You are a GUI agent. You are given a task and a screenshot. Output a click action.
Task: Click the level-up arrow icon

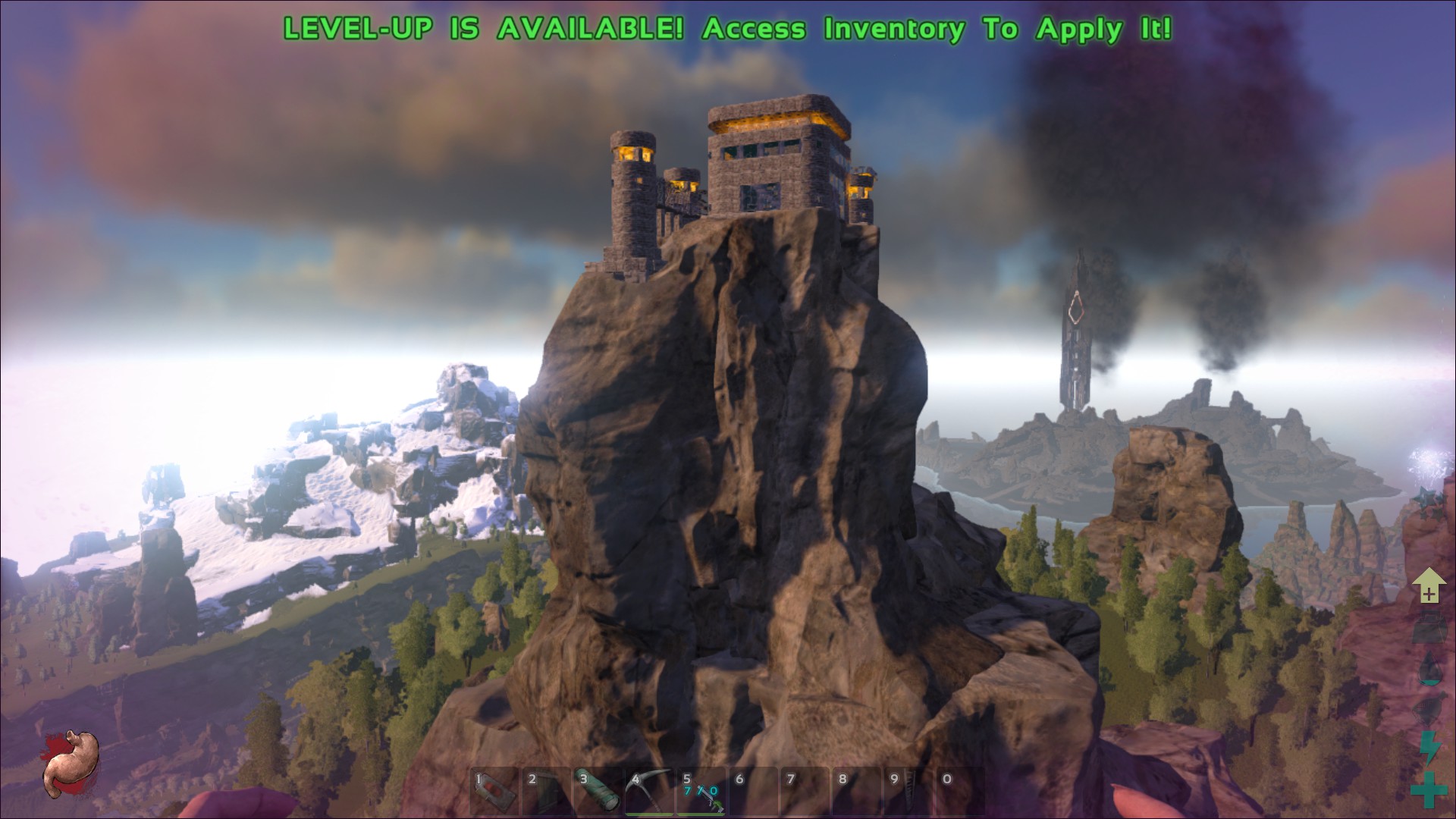coord(1429,585)
